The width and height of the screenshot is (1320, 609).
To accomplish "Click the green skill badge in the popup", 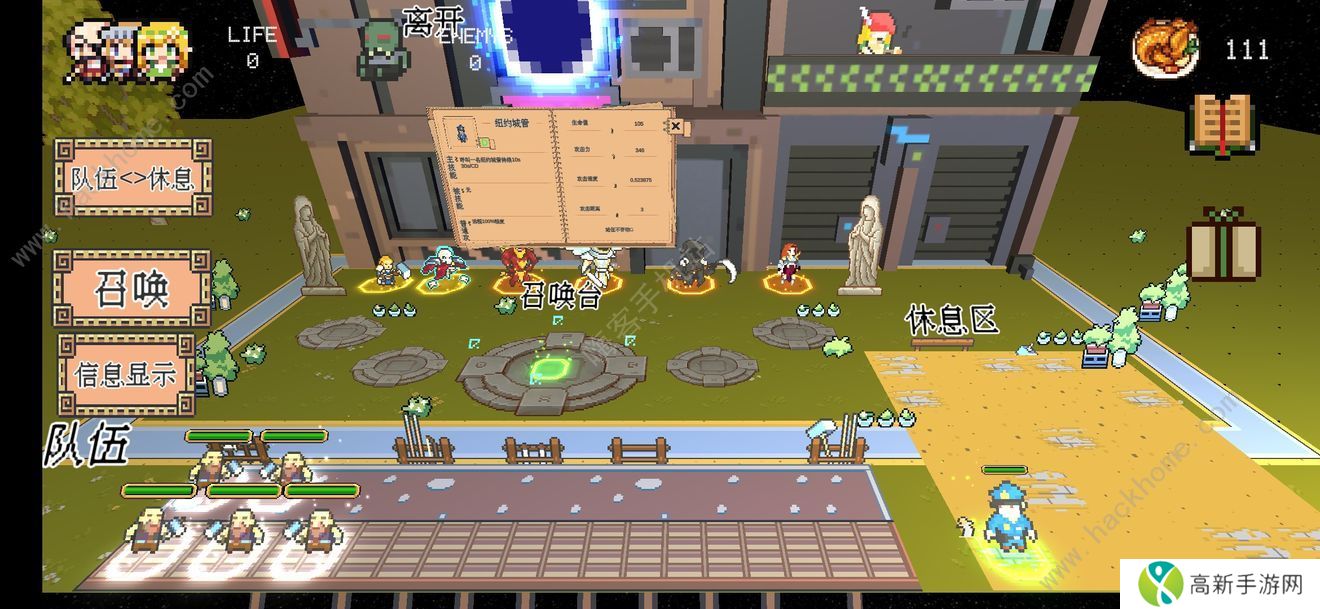I will pyautogui.click(x=483, y=143).
